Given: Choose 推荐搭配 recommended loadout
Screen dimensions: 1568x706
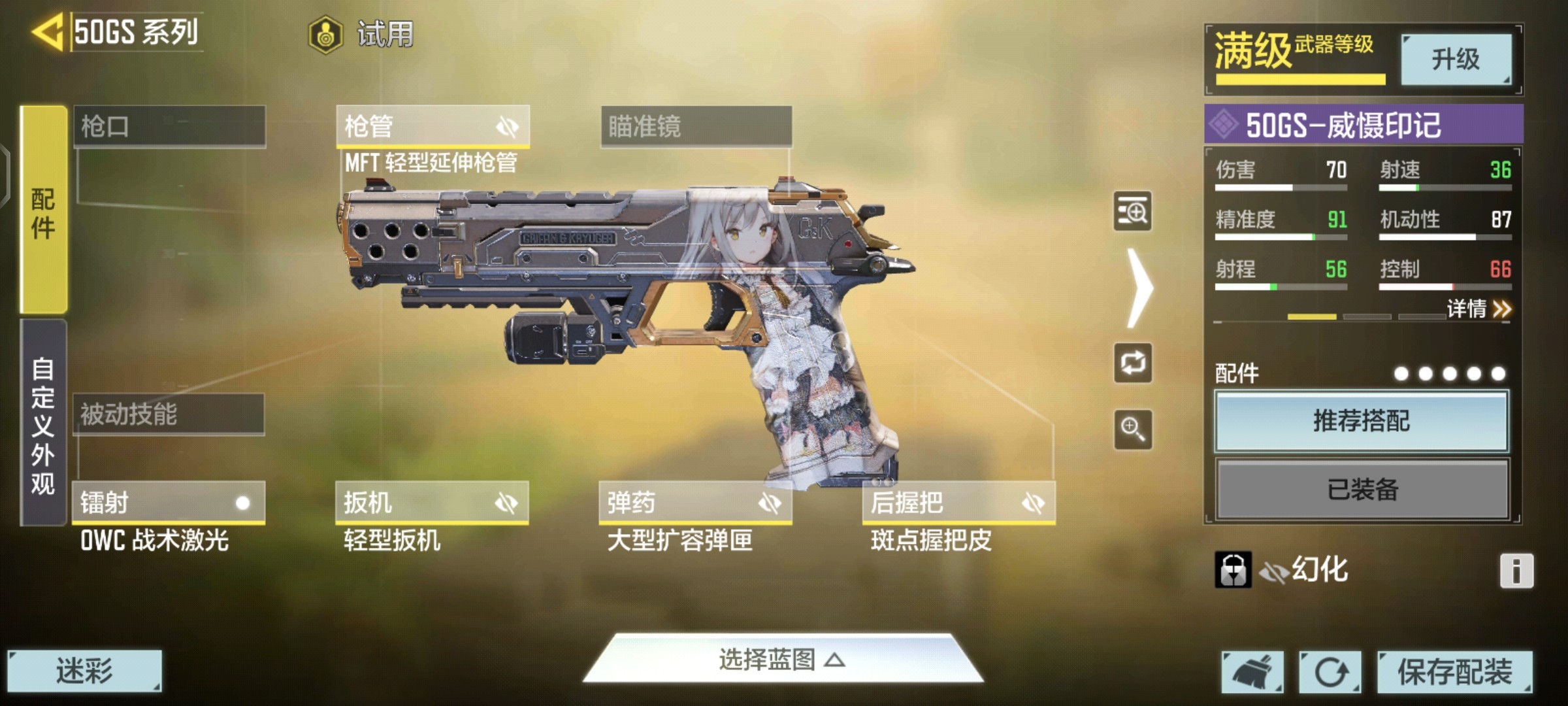Looking at the screenshot, I should (1362, 421).
